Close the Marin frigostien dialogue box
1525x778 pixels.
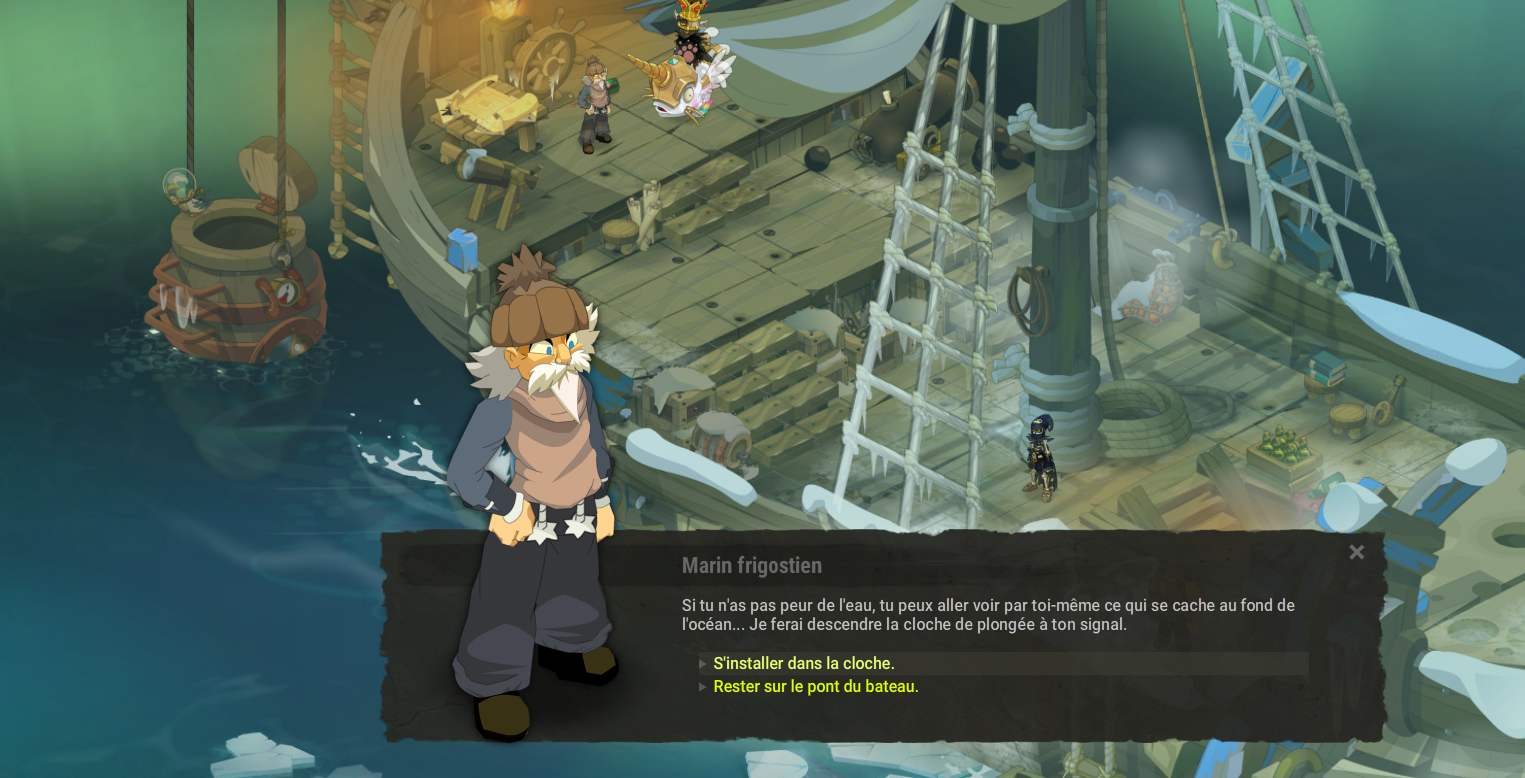click(1356, 552)
